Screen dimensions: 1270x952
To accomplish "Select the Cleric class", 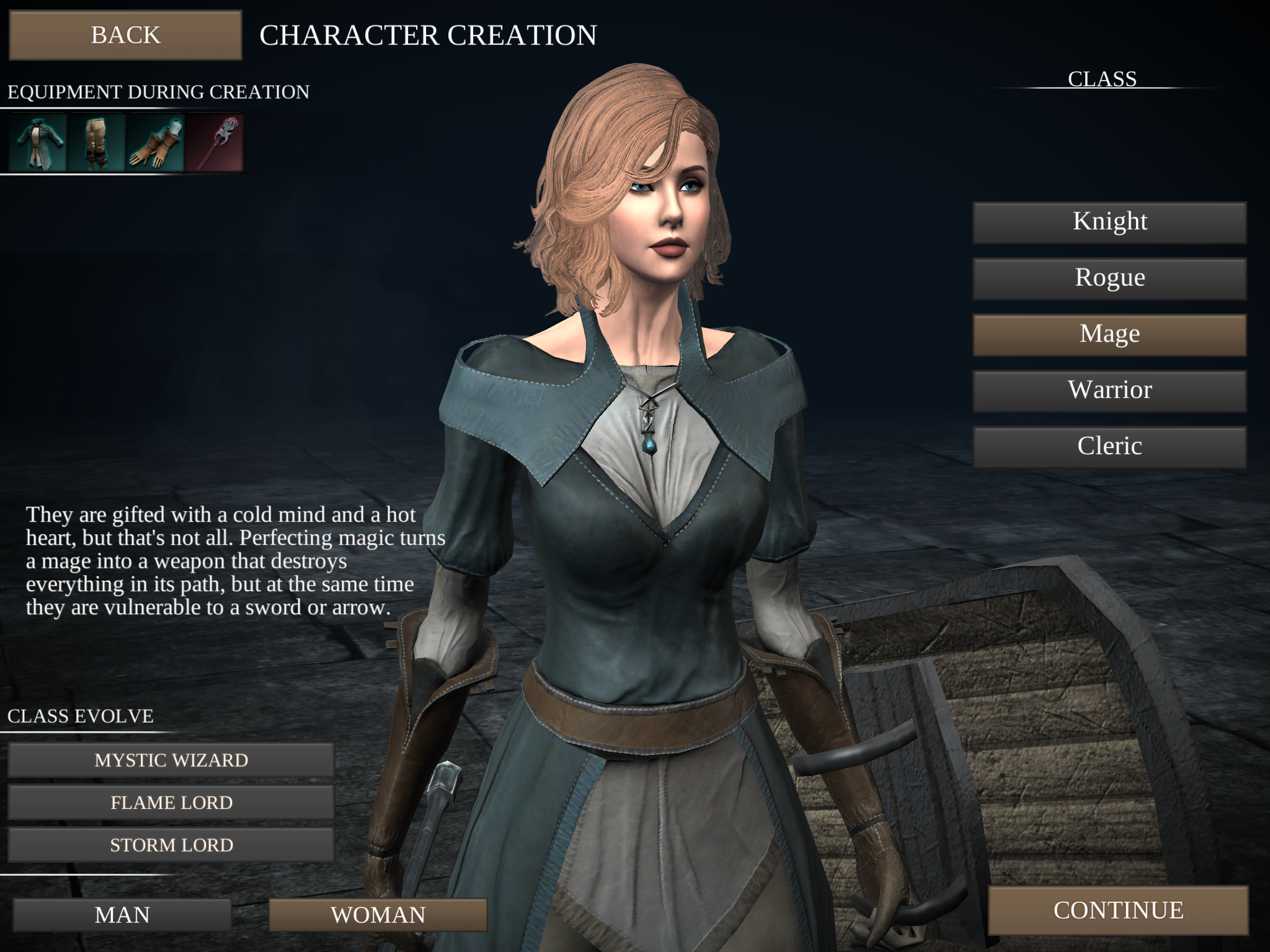I will [x=1109, y=446].
